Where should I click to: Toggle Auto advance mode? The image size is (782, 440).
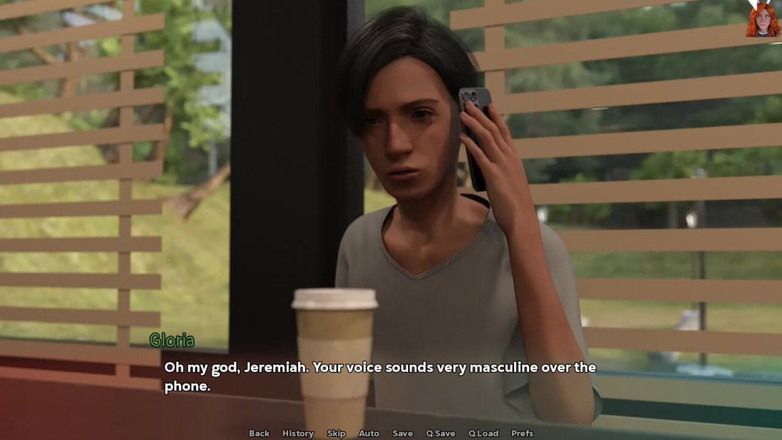click(x=369, y=433)
